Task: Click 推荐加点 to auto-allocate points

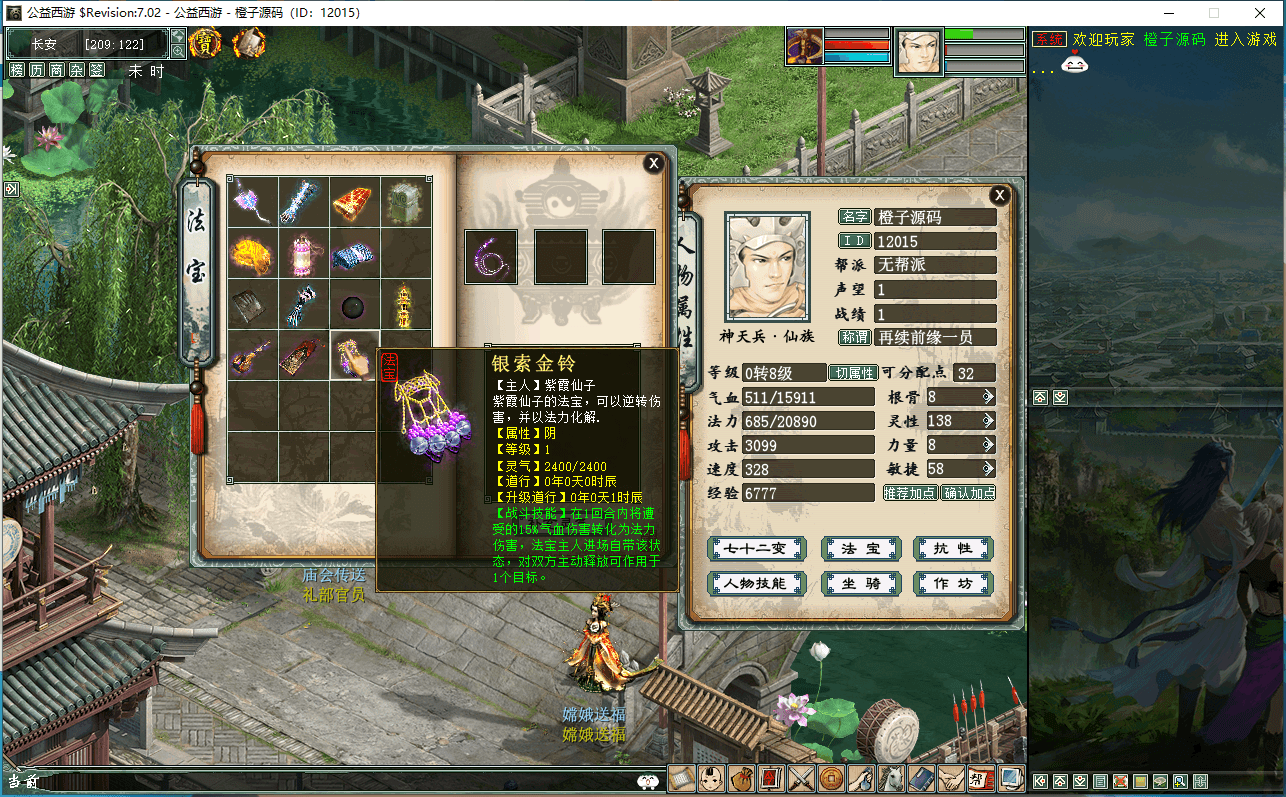Action: pos(910,493)
